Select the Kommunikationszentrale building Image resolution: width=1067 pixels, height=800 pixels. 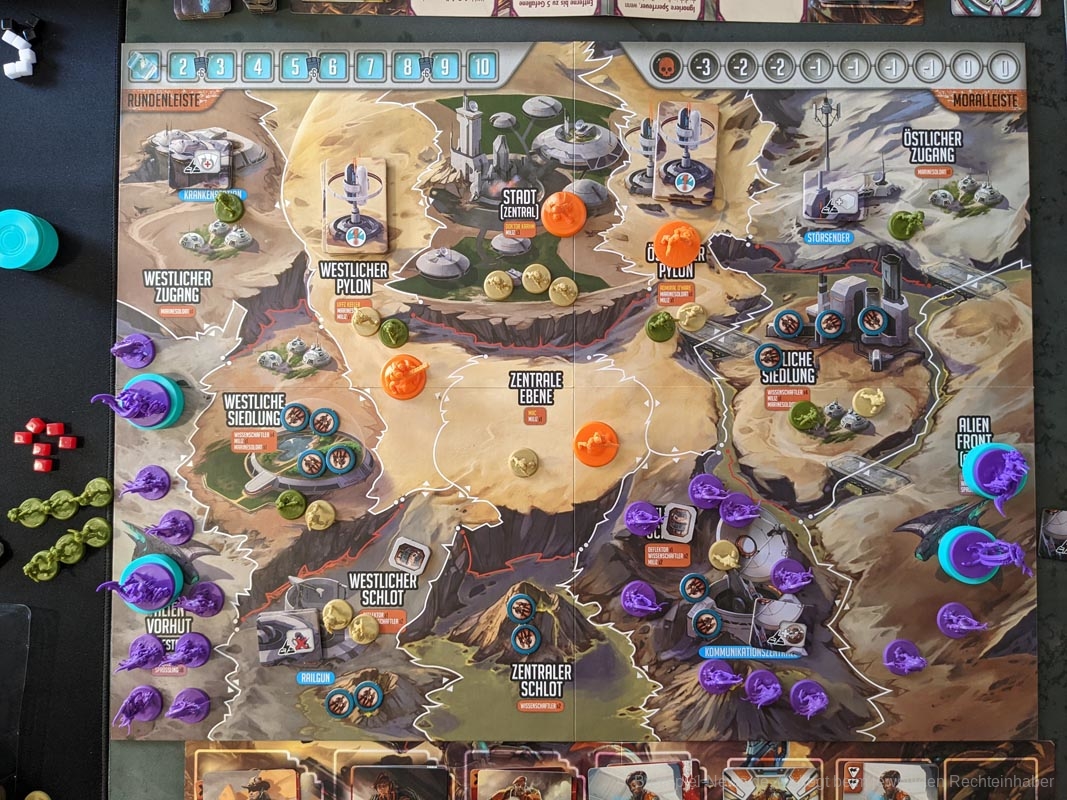tap(750, 653)
